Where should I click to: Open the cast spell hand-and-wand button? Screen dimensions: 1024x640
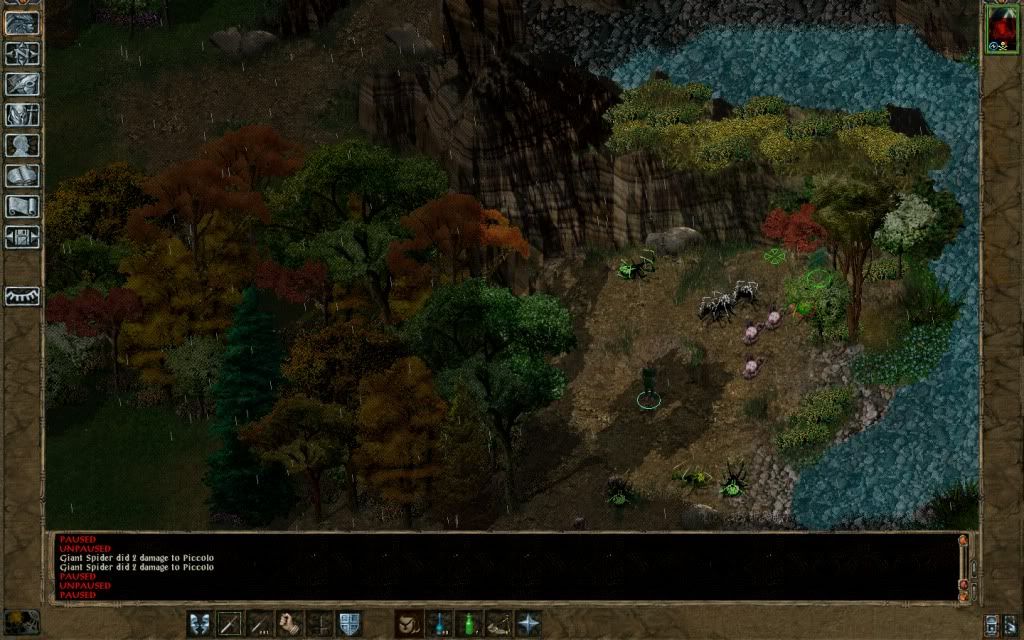(408, 623)
